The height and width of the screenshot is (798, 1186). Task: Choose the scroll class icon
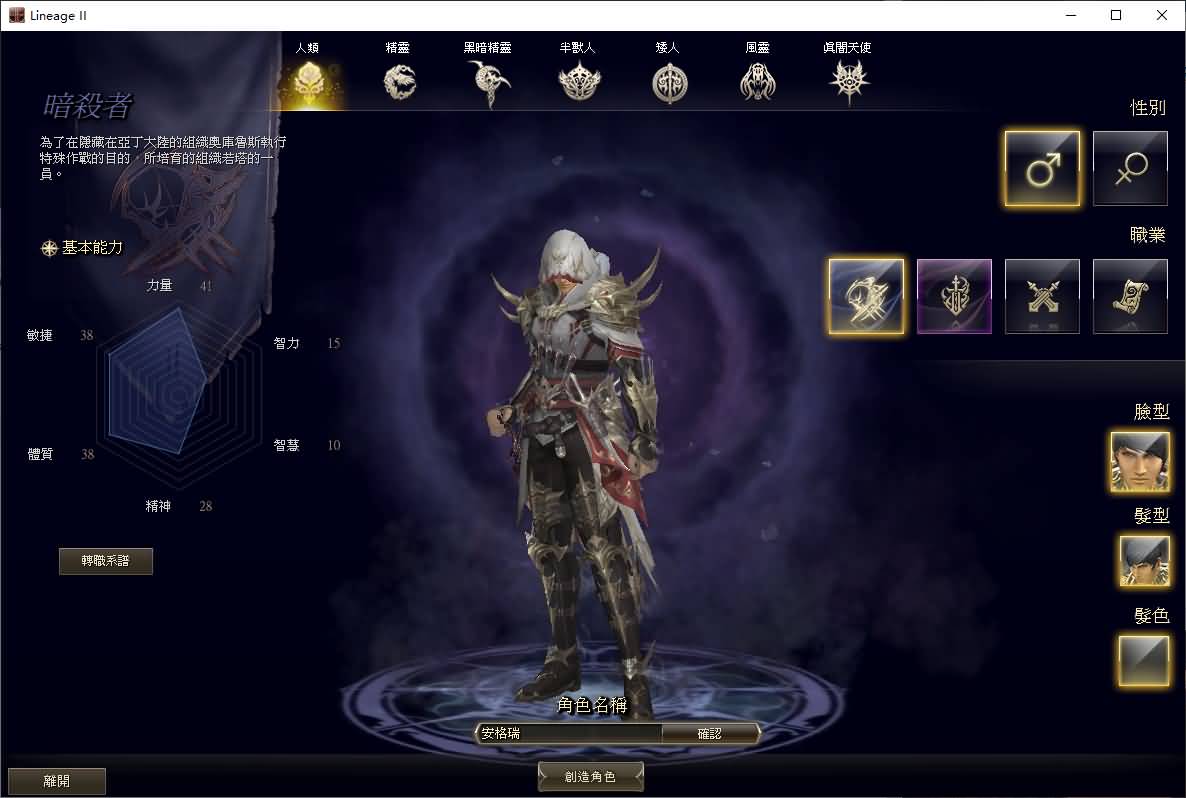click(1130, 296)
